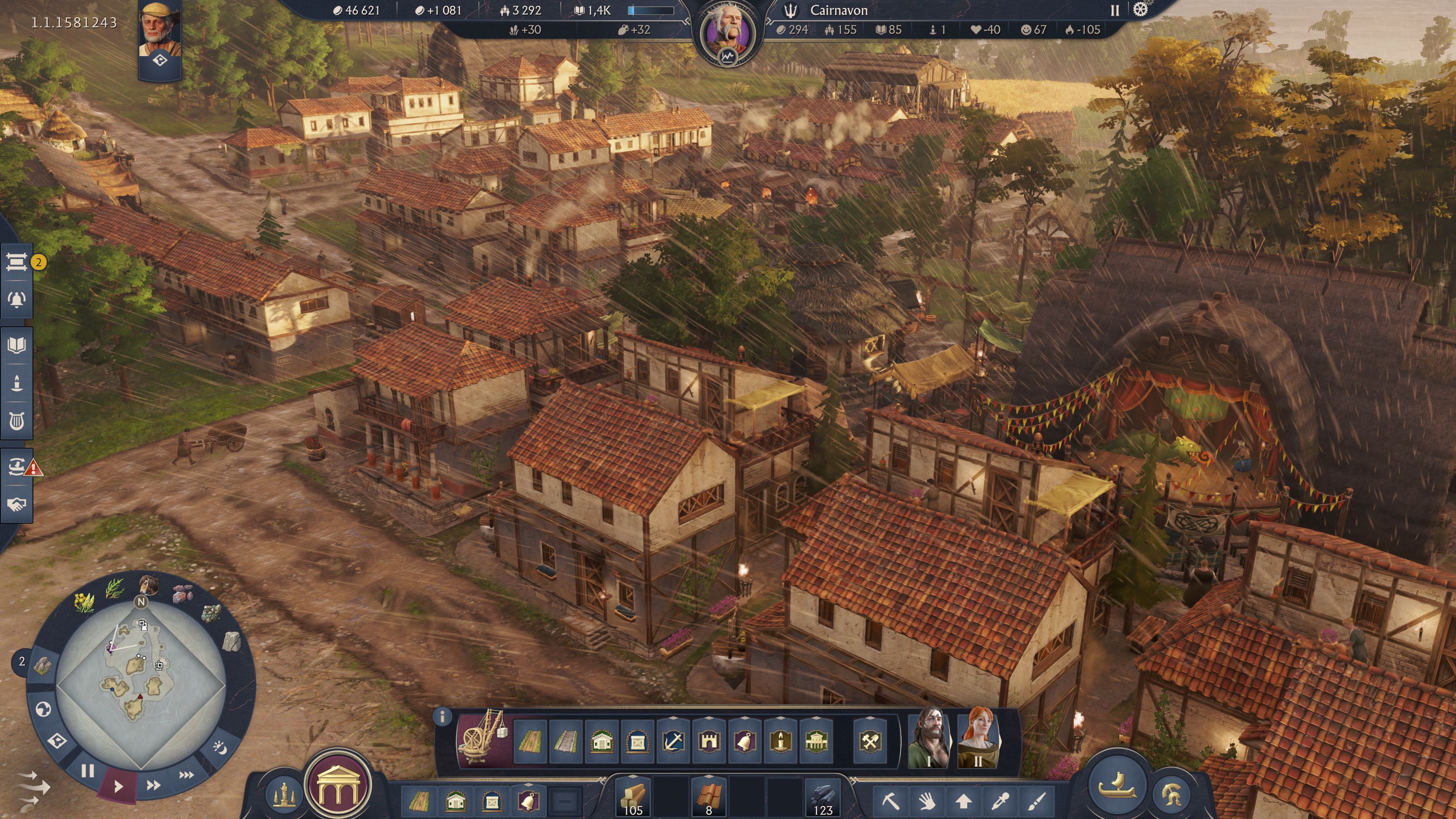Open the castle gate defence category
This screenshot has height=819, width=1456.
pos(709,741)
